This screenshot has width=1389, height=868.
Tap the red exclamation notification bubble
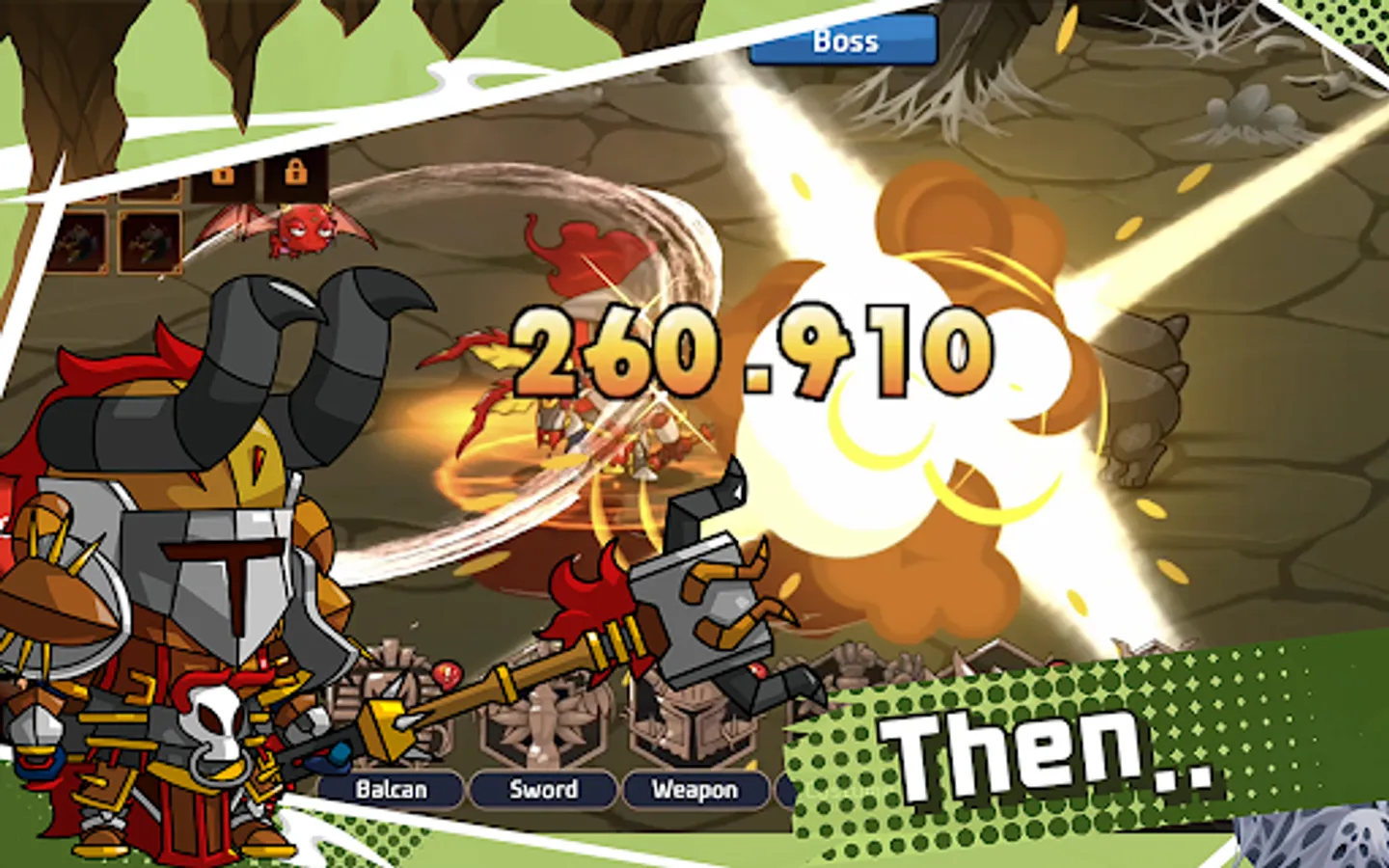449,674
